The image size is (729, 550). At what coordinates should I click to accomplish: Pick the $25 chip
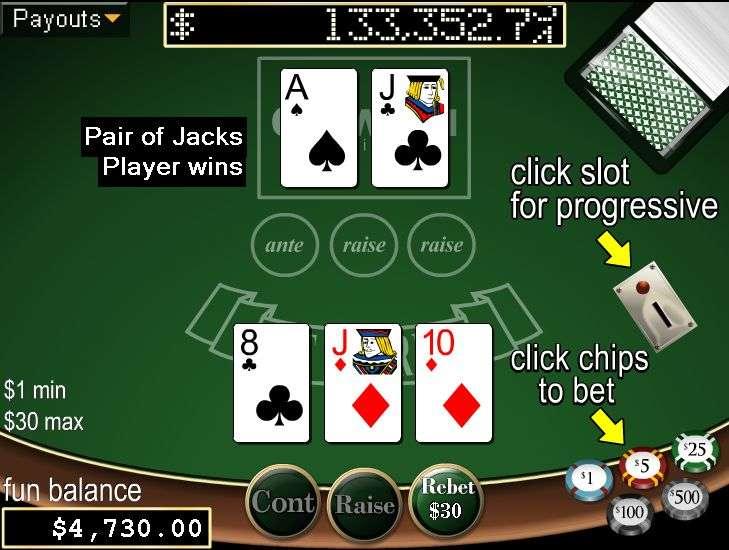(696, 451)
